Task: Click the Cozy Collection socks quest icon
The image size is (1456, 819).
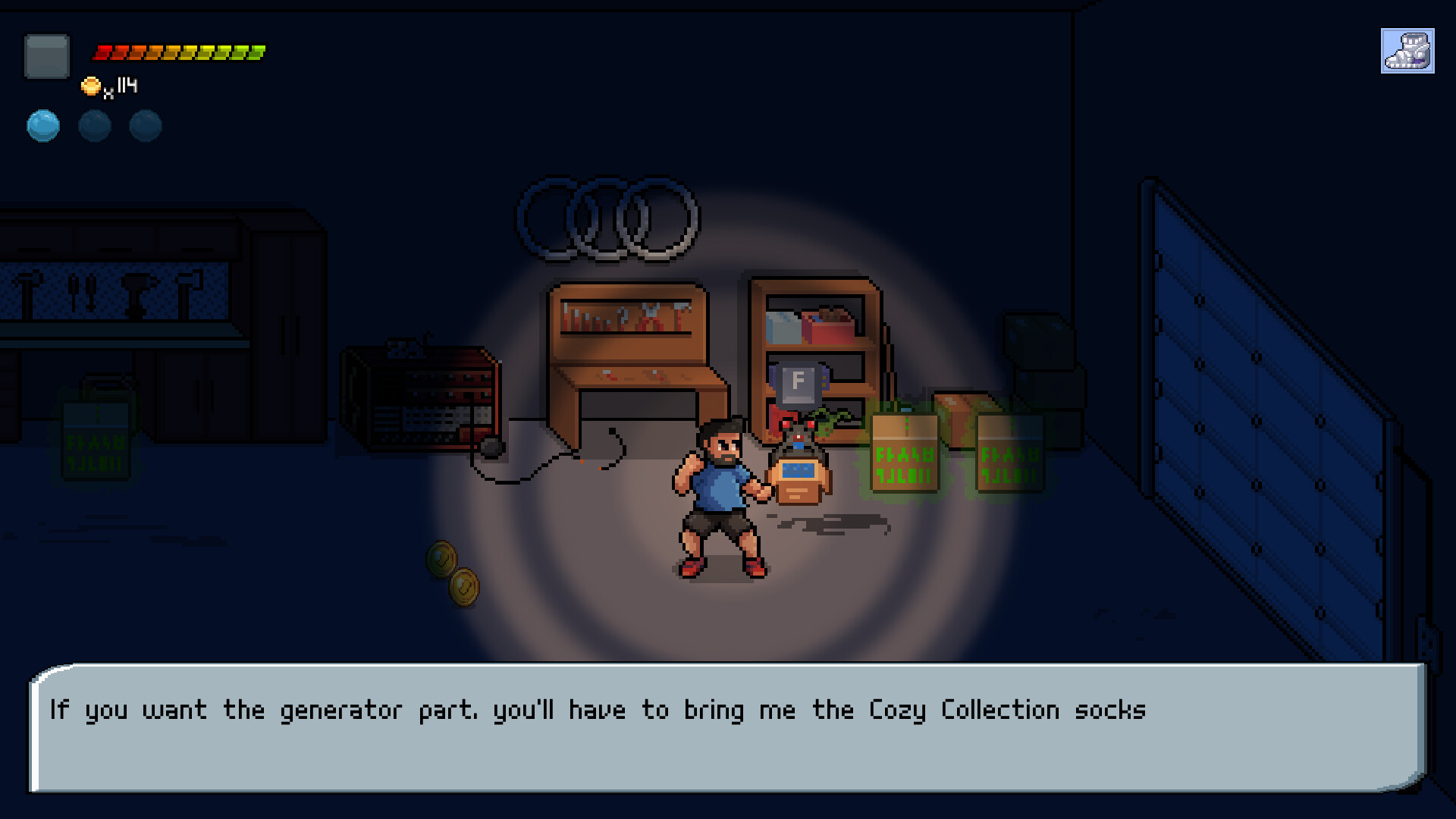Action: pos(1407,51)
